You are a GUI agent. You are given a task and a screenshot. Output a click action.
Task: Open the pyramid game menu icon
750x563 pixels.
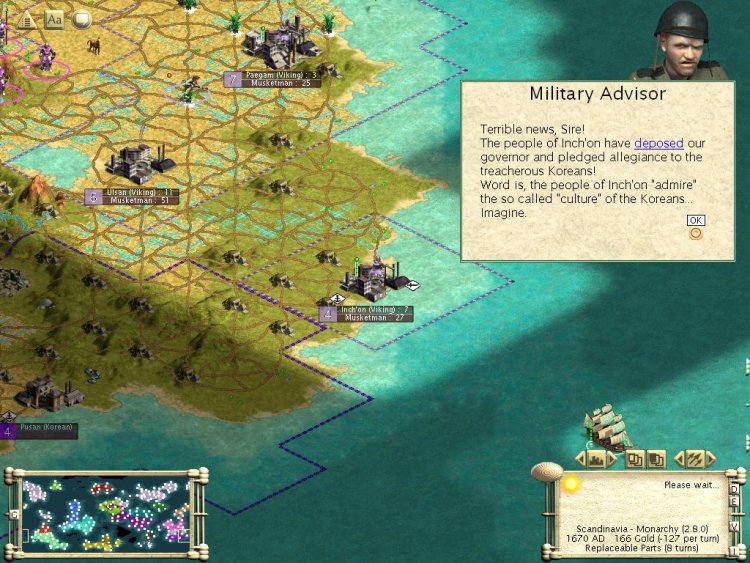tap(27, 19)
